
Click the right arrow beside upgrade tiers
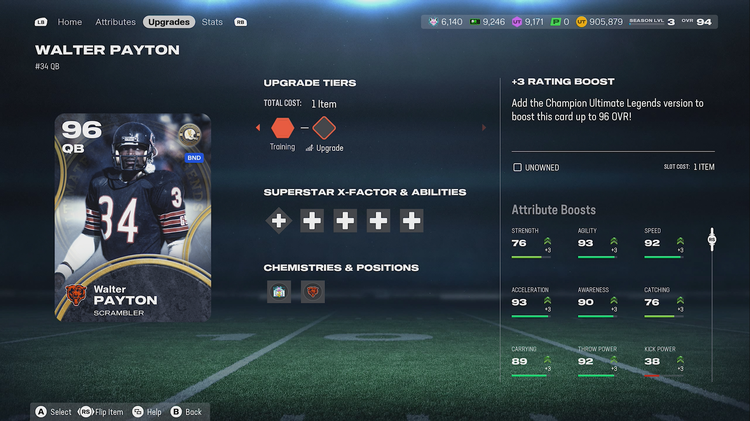[485, 128]
